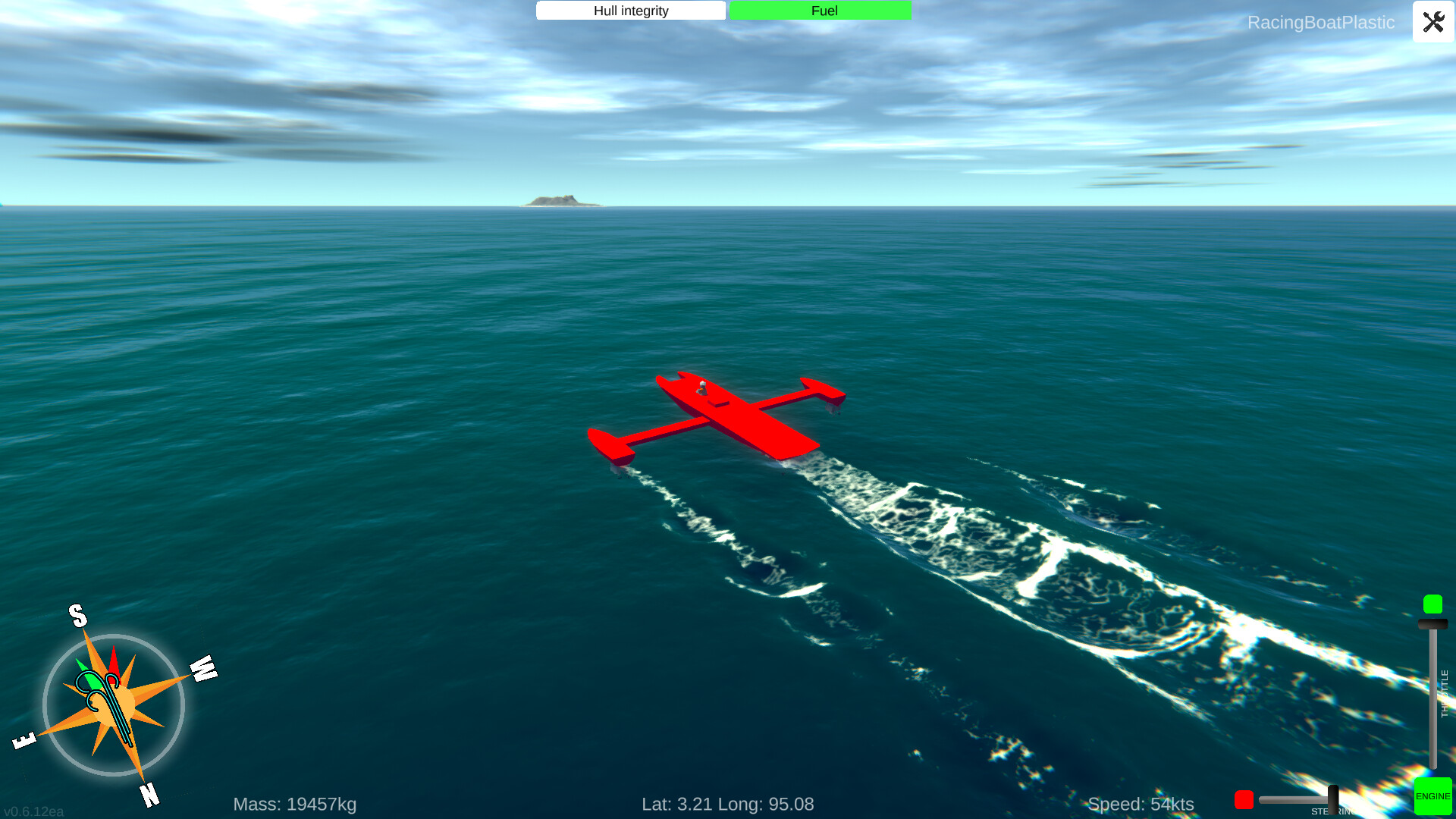This screenshot has width=1456, height=819.
Task: Select the RacingBoatPlastic vessel name
Action: click(1321, 23)
